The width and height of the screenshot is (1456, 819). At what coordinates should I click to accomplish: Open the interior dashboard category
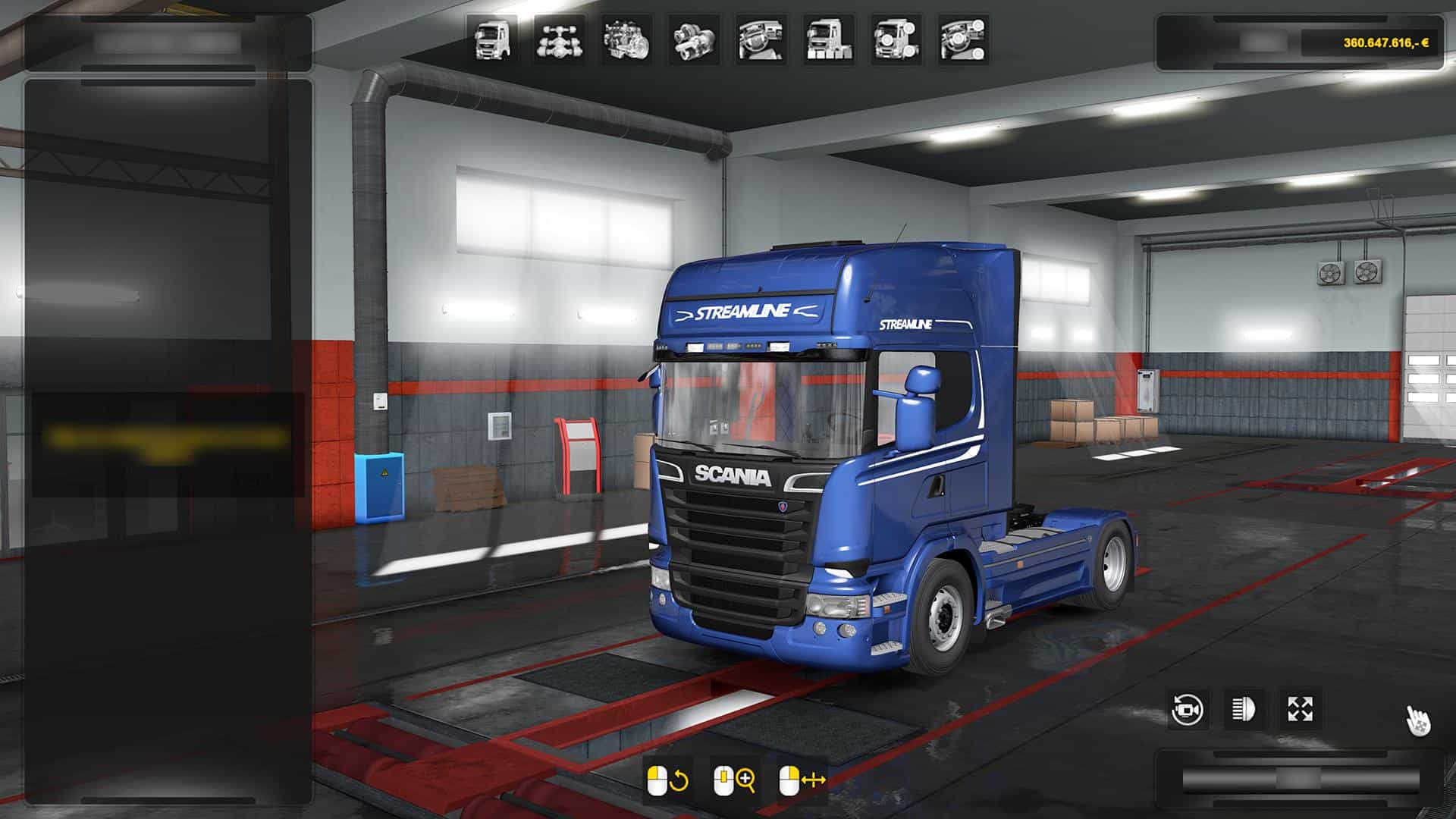(x=761, y=39)
